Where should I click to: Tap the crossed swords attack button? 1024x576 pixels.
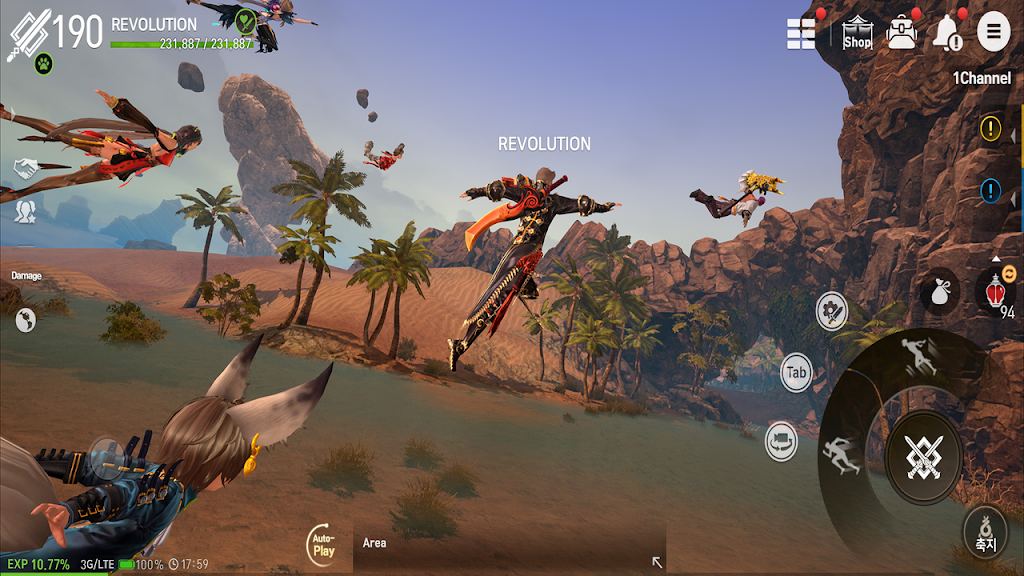pyautogui.click(x=923, y=456)
